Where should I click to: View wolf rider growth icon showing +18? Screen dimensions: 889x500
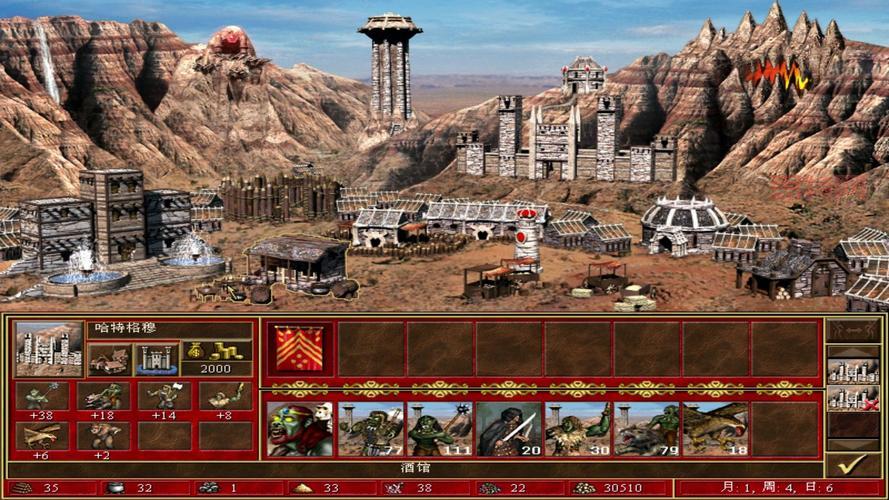point(103,396)
